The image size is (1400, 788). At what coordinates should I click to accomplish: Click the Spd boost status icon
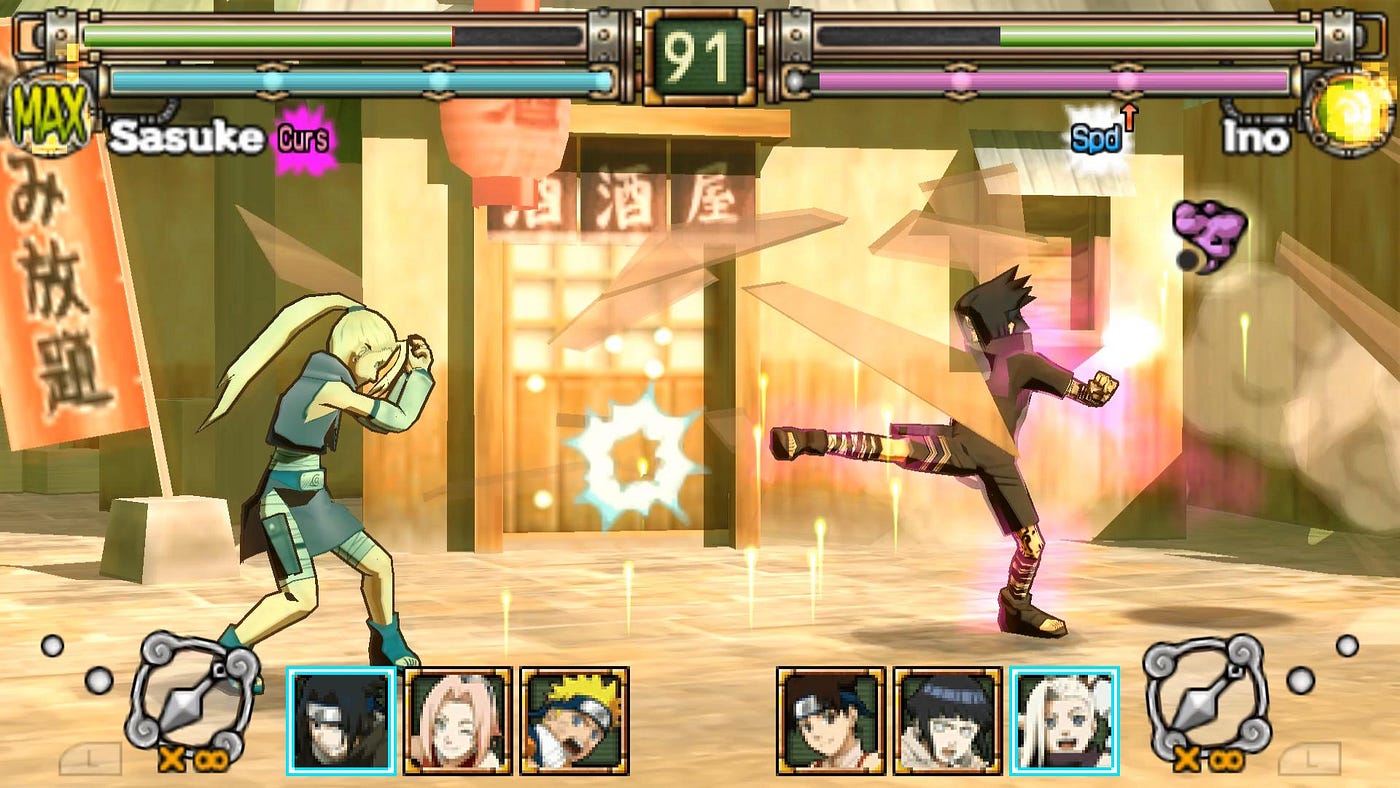(1096, 137)
